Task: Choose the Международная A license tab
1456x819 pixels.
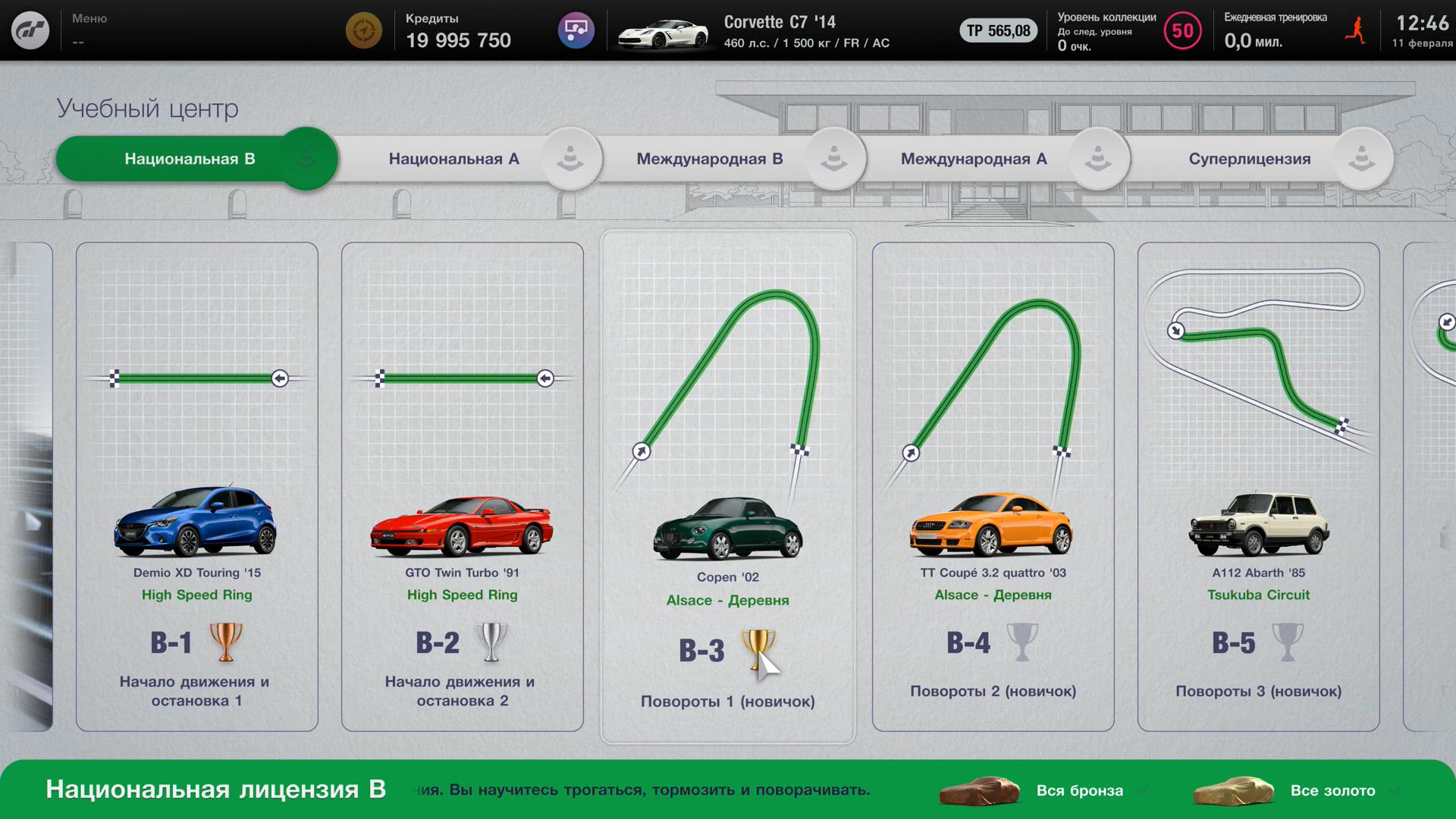Action: (x=973, y=159)
